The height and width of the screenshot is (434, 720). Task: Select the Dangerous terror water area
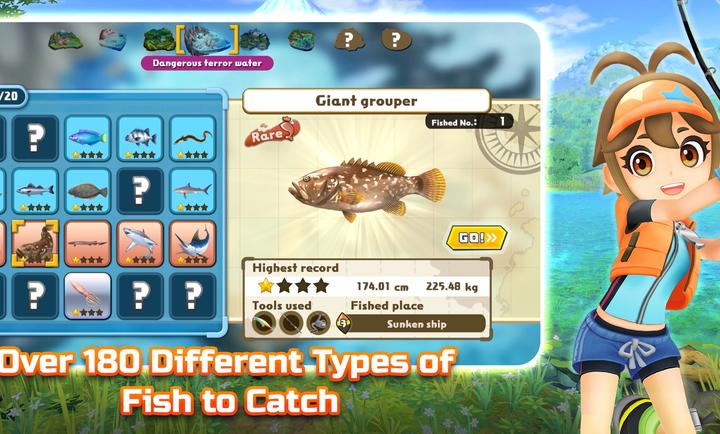[x=208, y=41]
